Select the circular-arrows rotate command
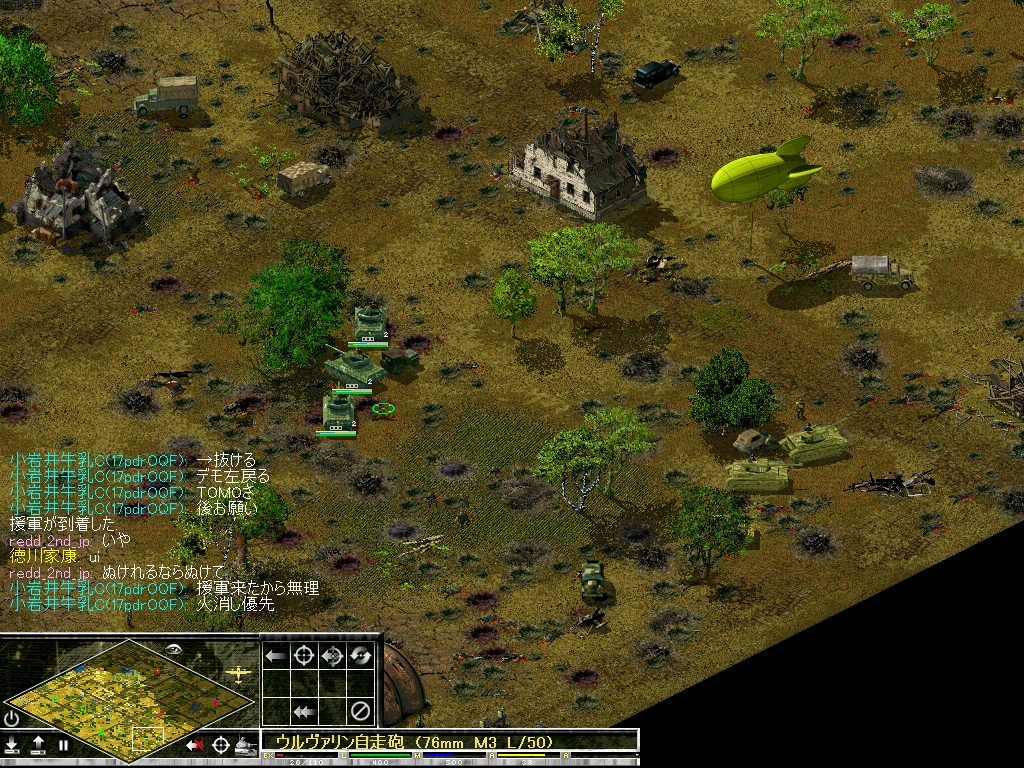Screen dimensions: 1024x768 [x=360, y=656]
